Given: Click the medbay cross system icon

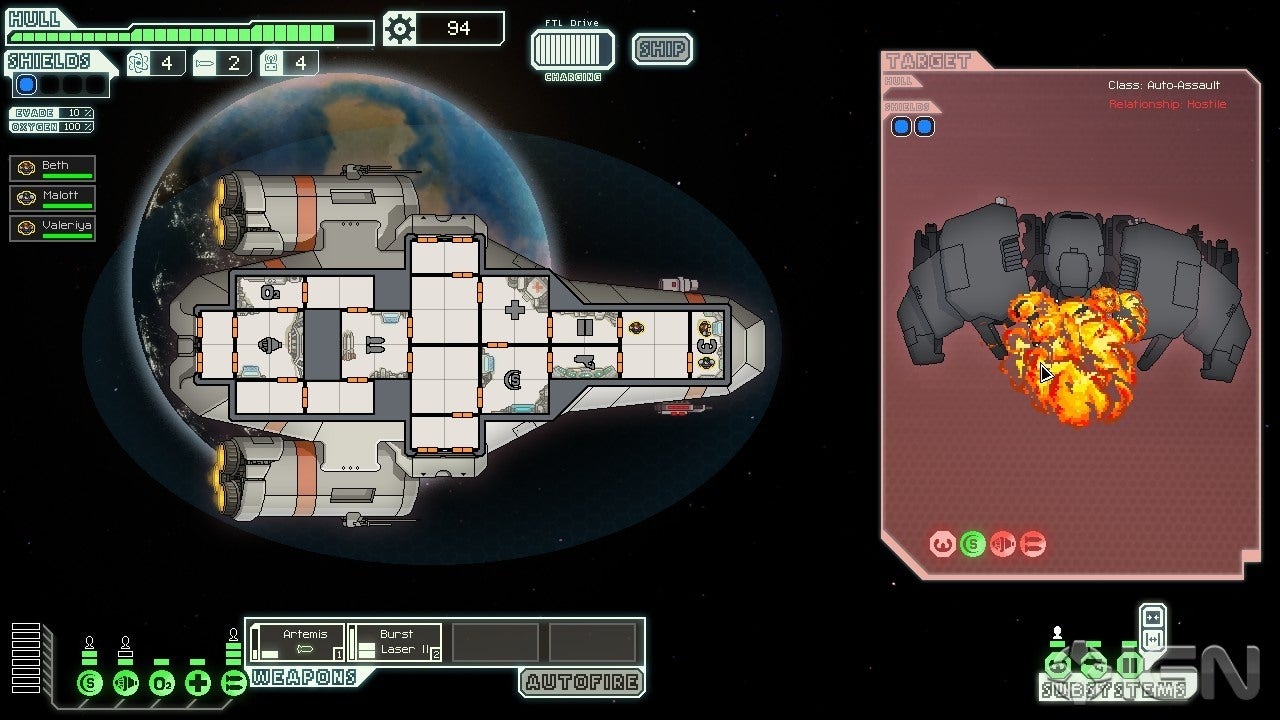Looking at the screenshot, I should pos(198,684).
